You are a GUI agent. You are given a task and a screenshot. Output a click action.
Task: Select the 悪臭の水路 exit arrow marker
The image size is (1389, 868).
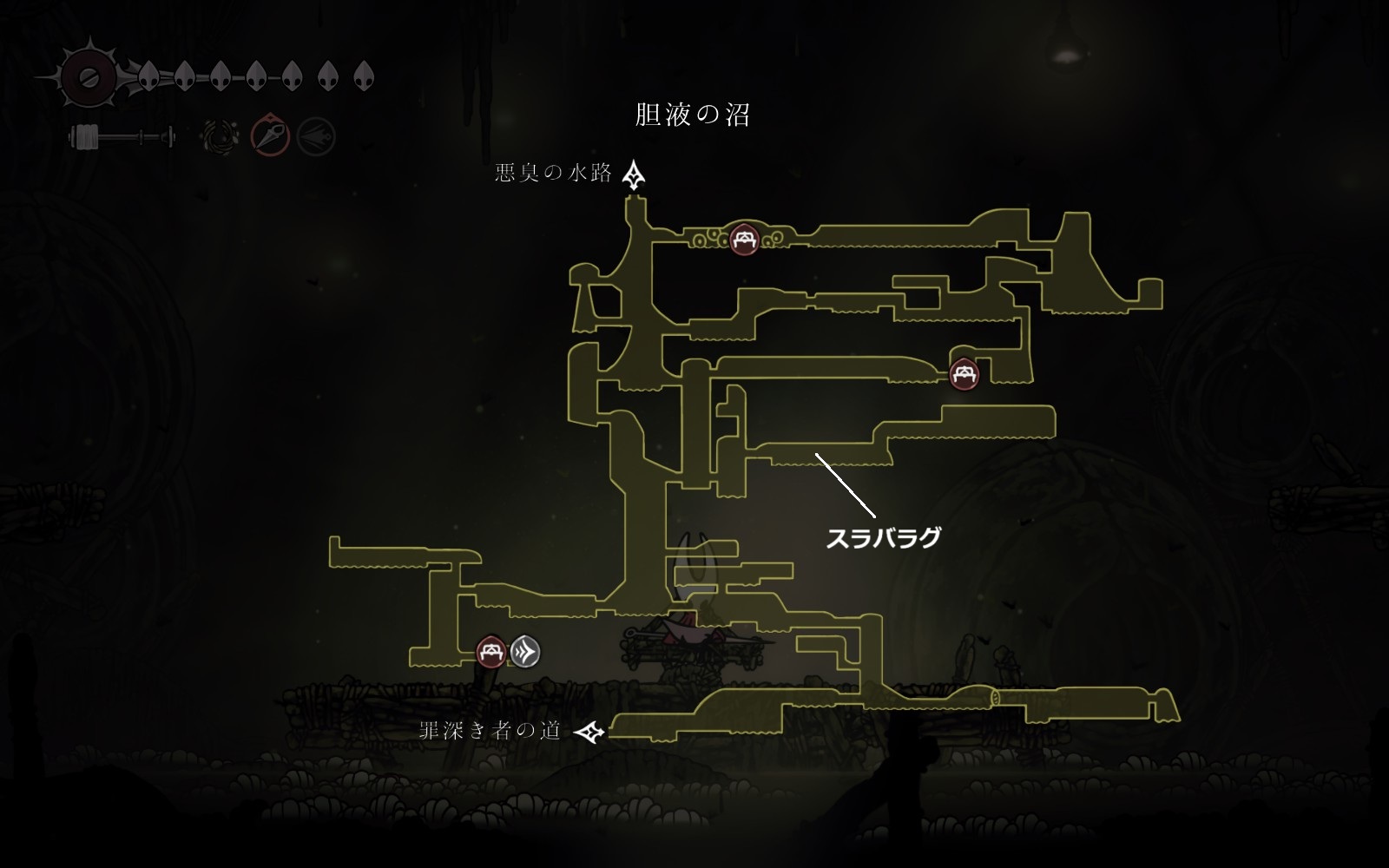coord(635,174)
